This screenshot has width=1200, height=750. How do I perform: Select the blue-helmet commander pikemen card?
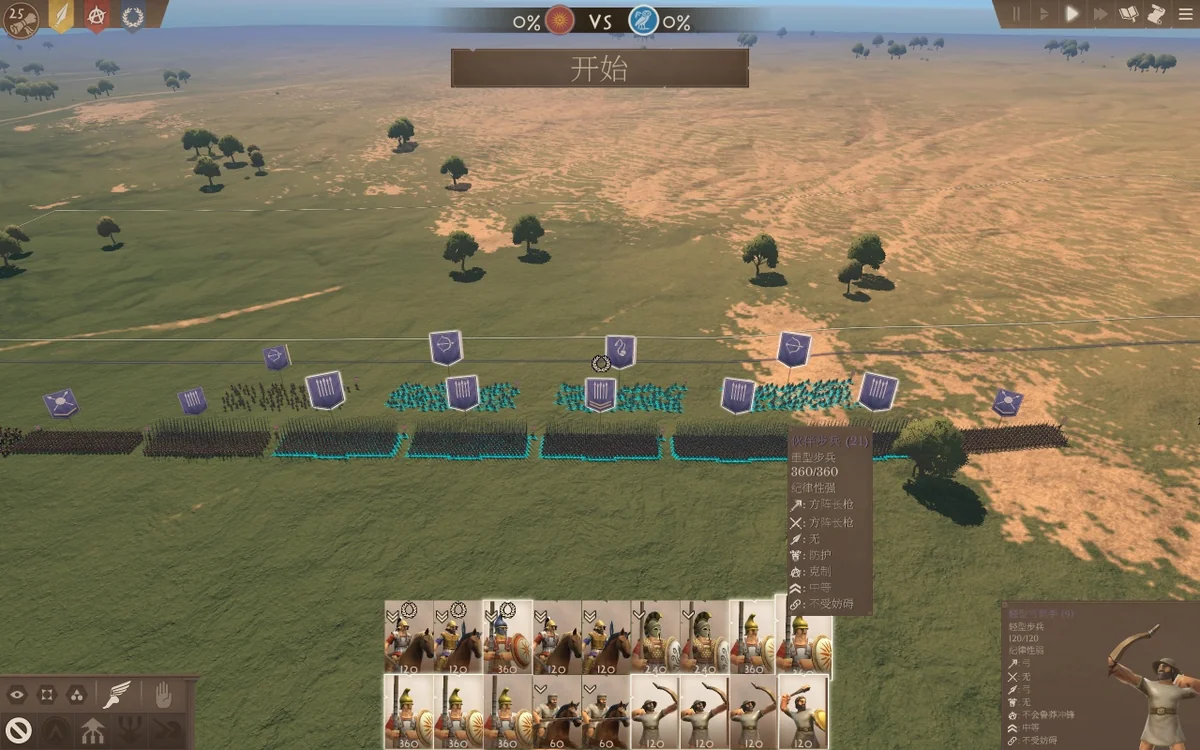pos(507,637)
